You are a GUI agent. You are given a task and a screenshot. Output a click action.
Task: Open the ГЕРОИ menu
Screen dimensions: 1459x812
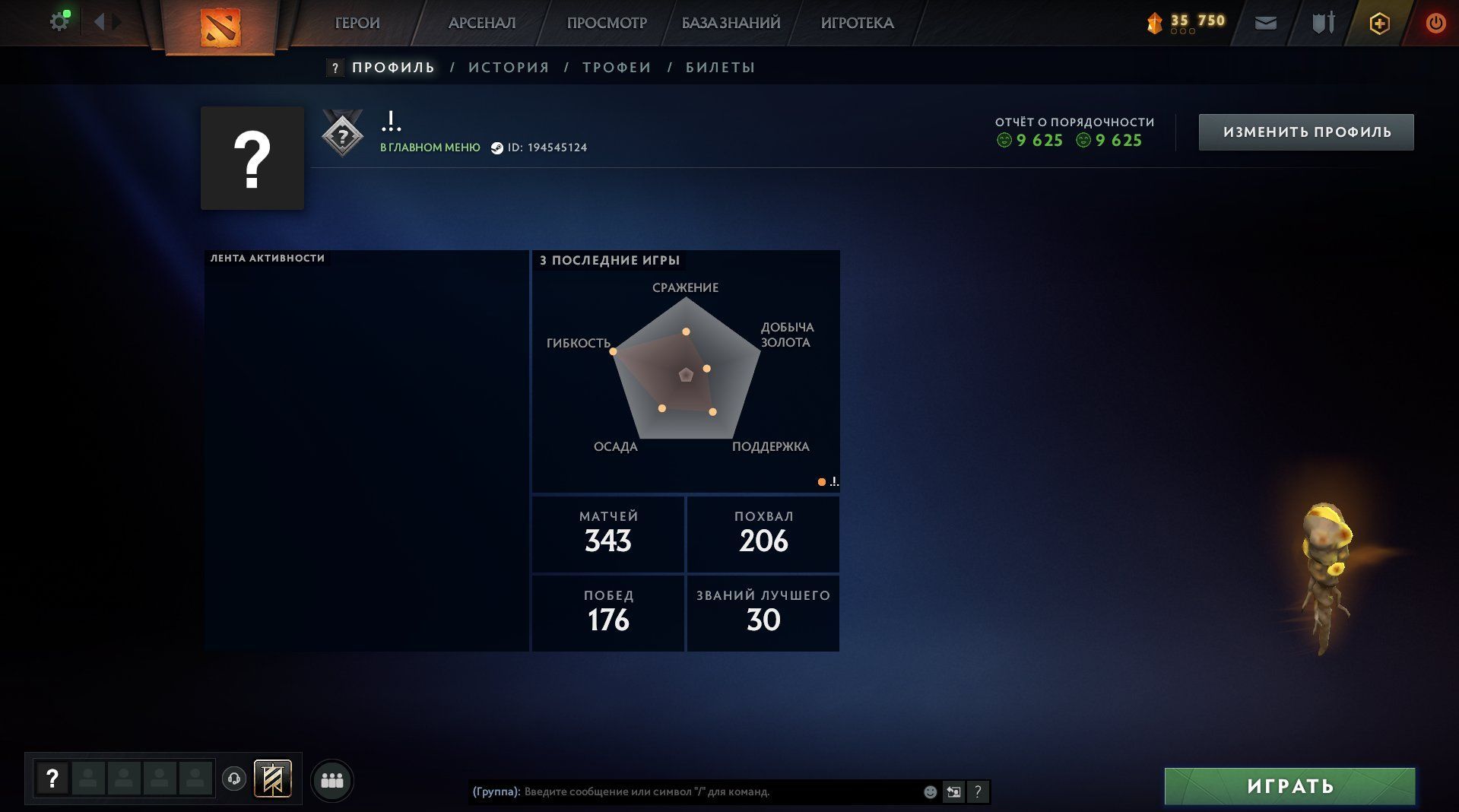click(357, 23)
